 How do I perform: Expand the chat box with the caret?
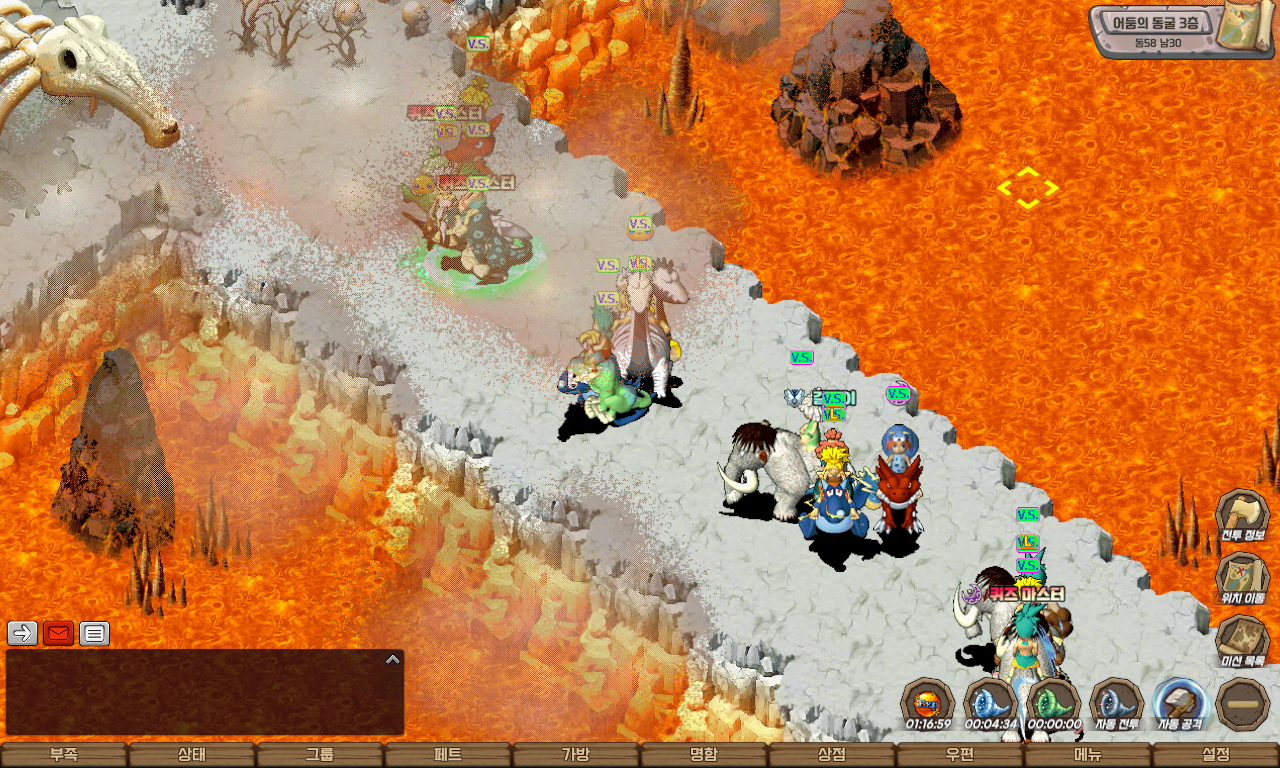[x=393, y=659]
